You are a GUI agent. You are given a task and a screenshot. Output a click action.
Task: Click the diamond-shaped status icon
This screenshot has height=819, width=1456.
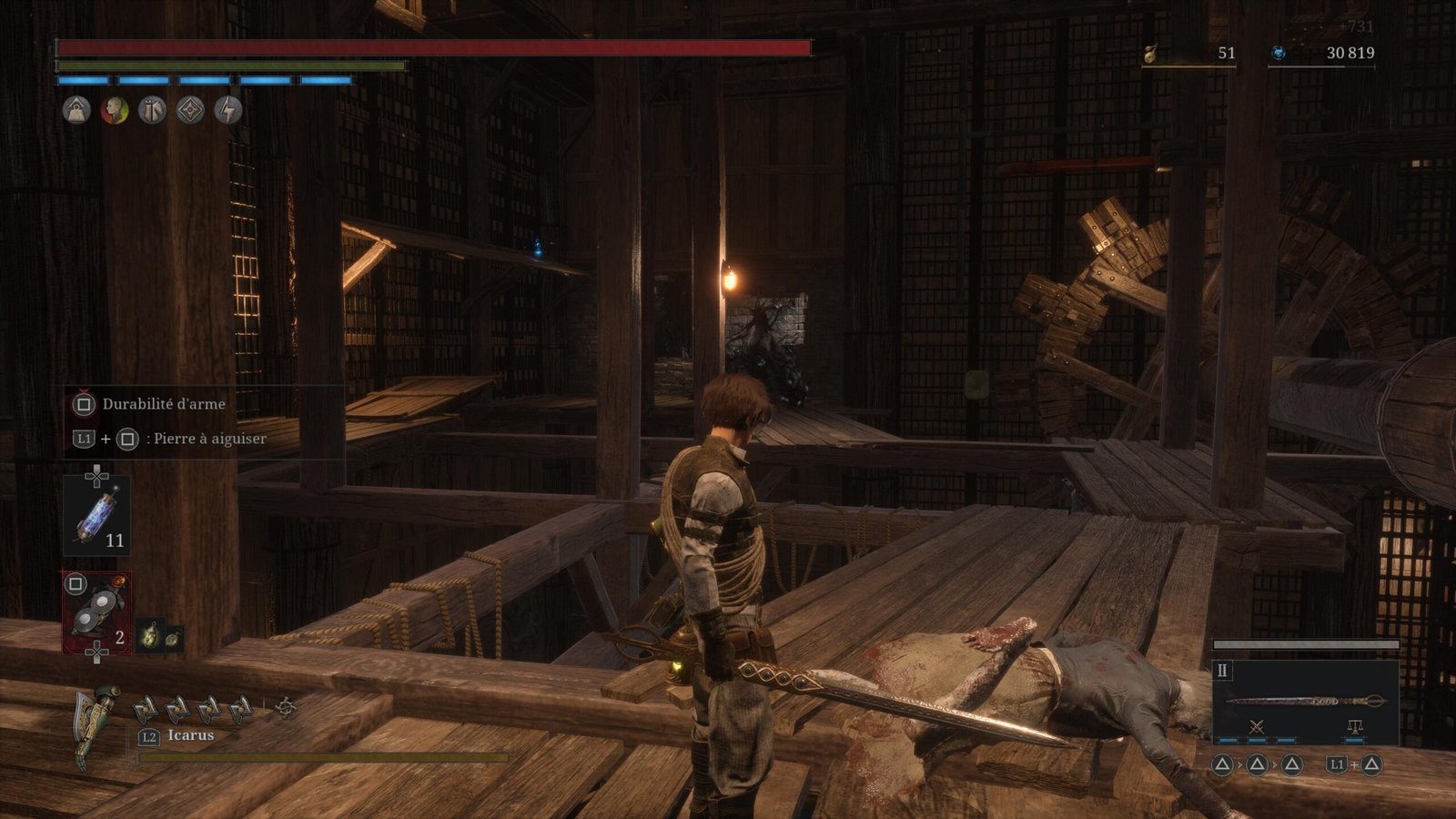[190, 111]
